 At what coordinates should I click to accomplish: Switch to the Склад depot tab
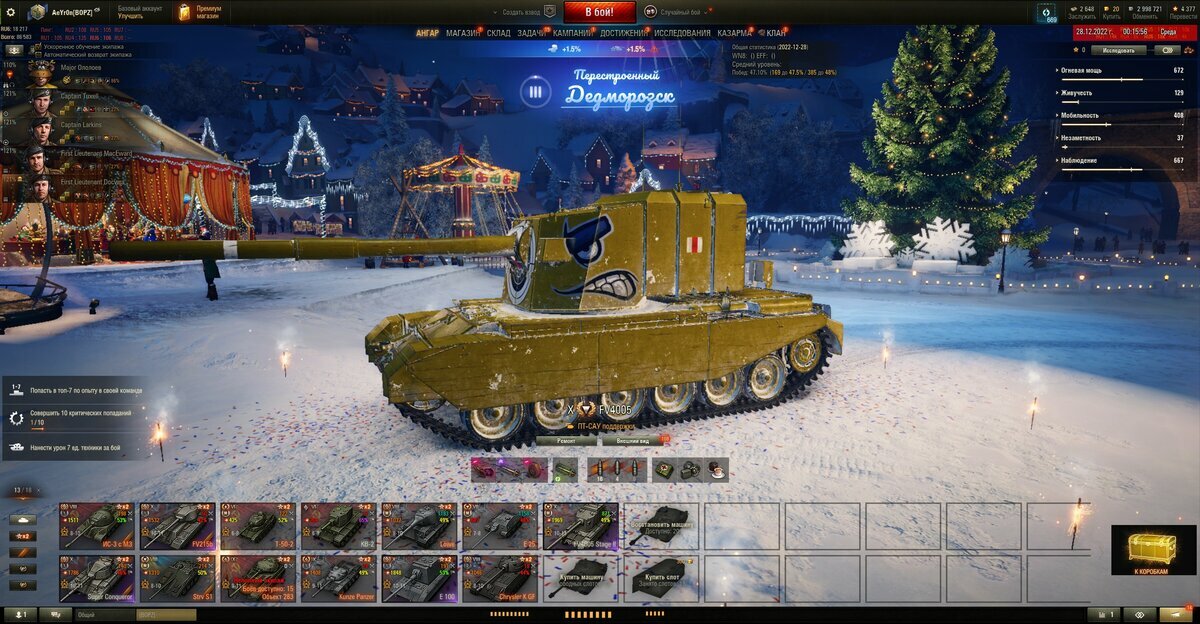pyautogui.click(x=498, y=33)
